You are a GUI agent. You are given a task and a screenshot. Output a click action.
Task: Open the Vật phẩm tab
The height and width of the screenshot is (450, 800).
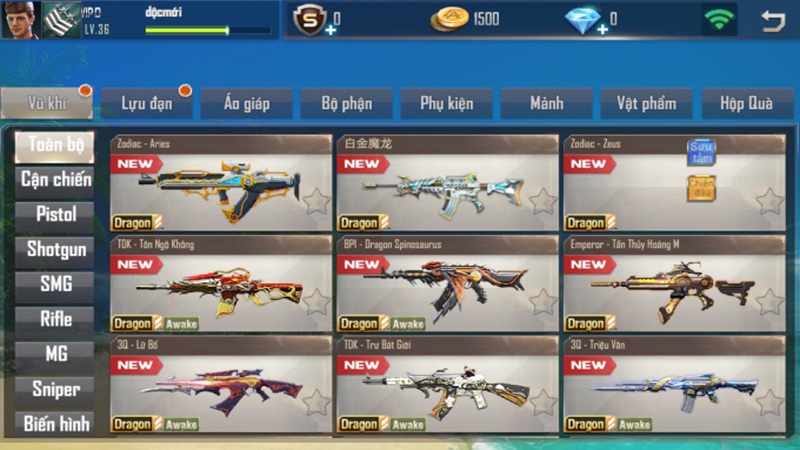(646, 103)
